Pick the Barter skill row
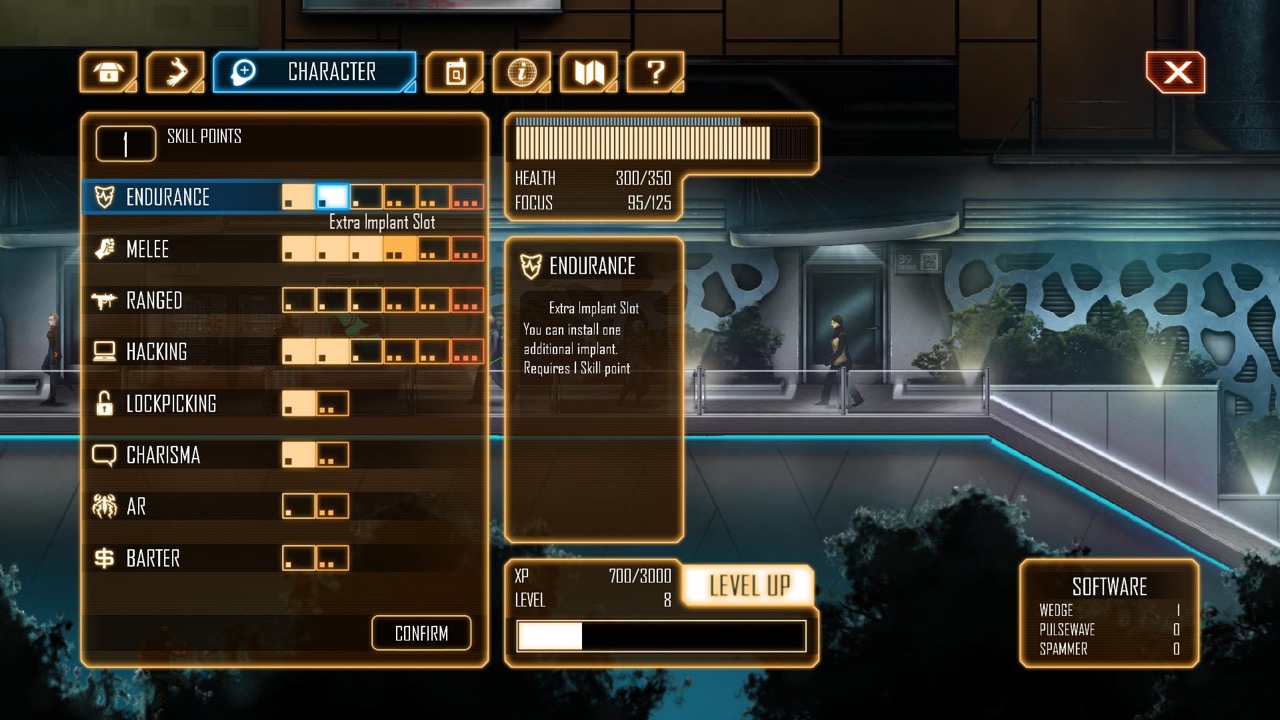 click(x=153, y=558)
